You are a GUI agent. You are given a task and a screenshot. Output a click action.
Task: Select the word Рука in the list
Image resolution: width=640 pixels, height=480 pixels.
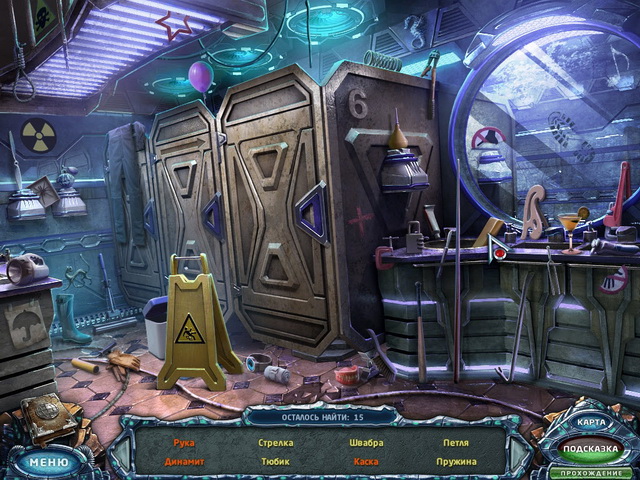coord(183,442)
